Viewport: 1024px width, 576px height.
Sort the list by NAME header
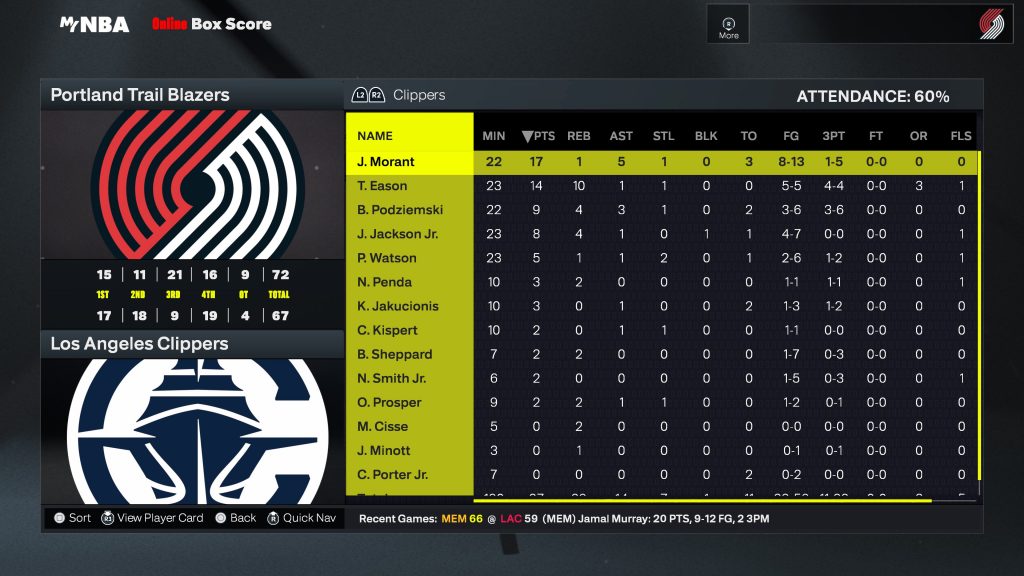coord(375,136)
